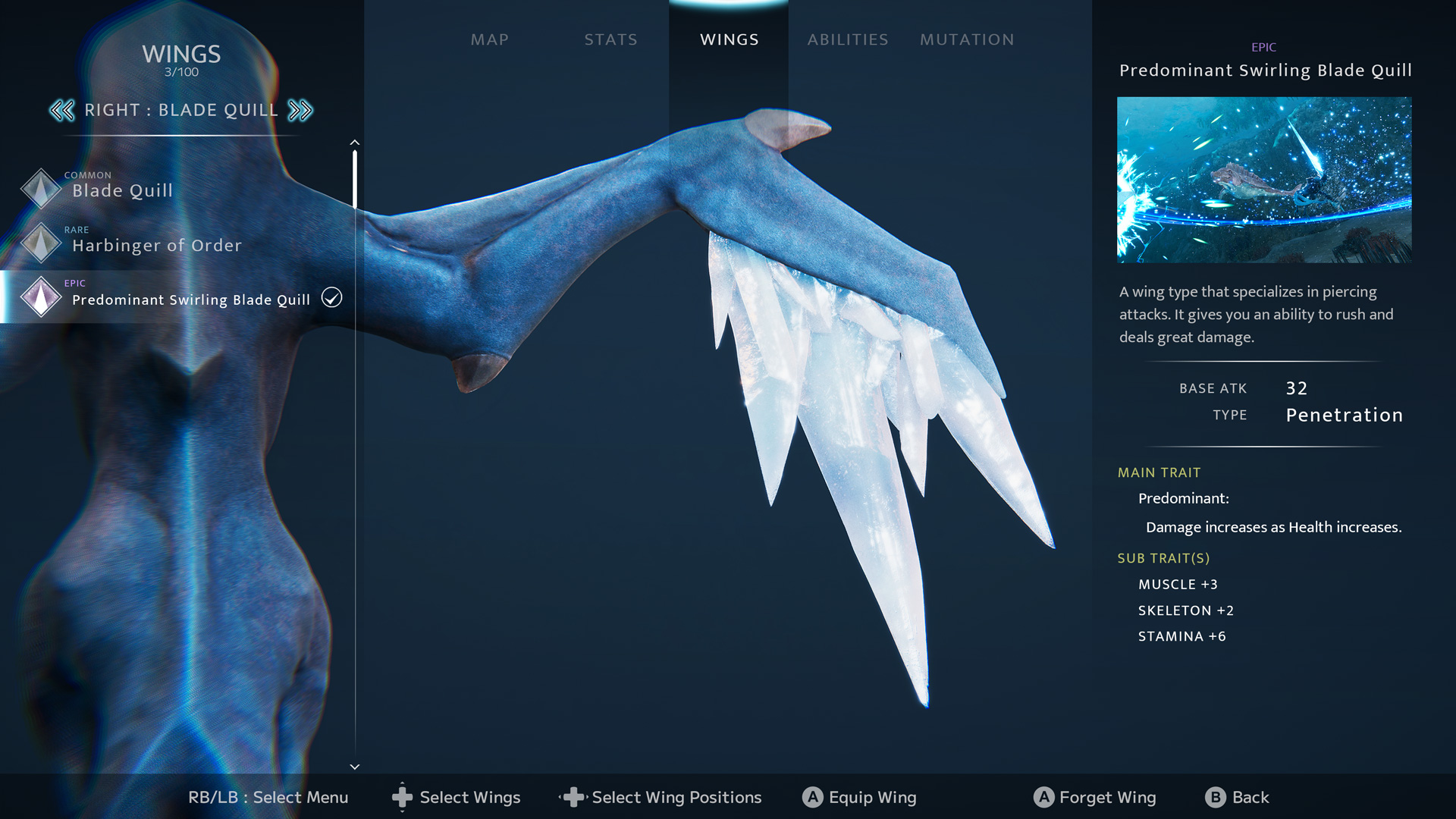Switch to the MAP tab

click(x=489, y=39)
